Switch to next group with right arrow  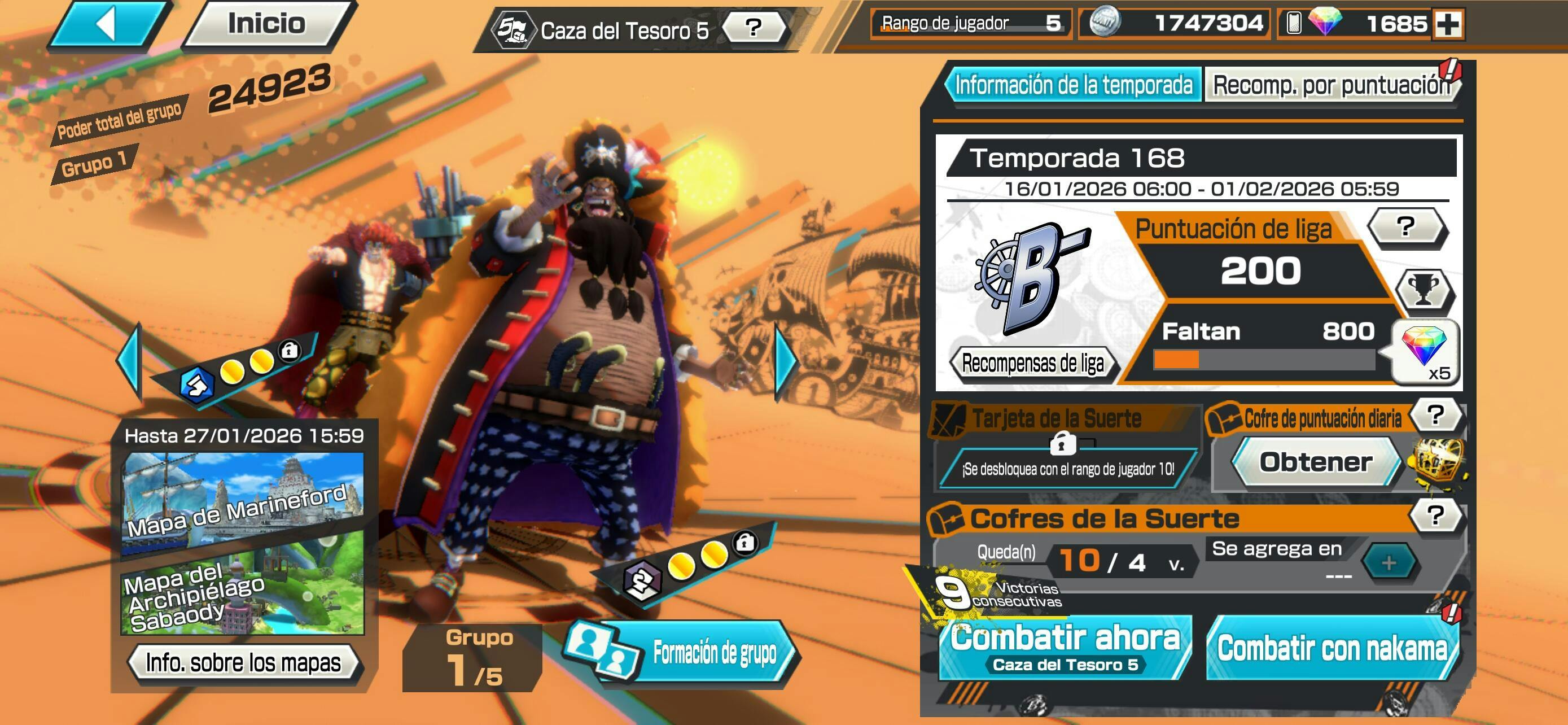click(x=786, y=361)
